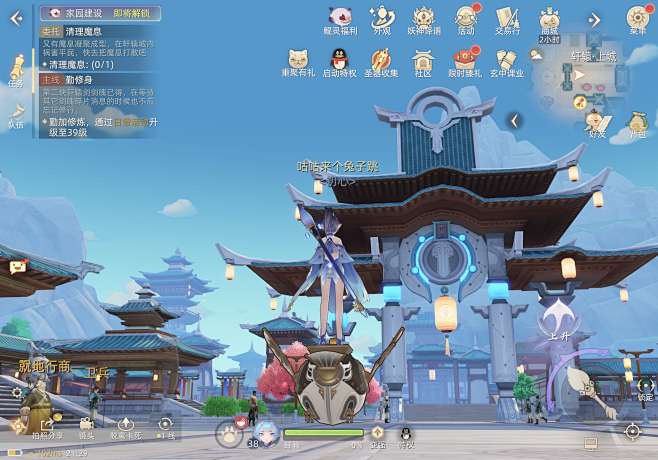The width and height of the screenshot is (658, 460).
Task: Open the 外观 appearance menu
Action: pyautogui.click(x=381, y=18)
